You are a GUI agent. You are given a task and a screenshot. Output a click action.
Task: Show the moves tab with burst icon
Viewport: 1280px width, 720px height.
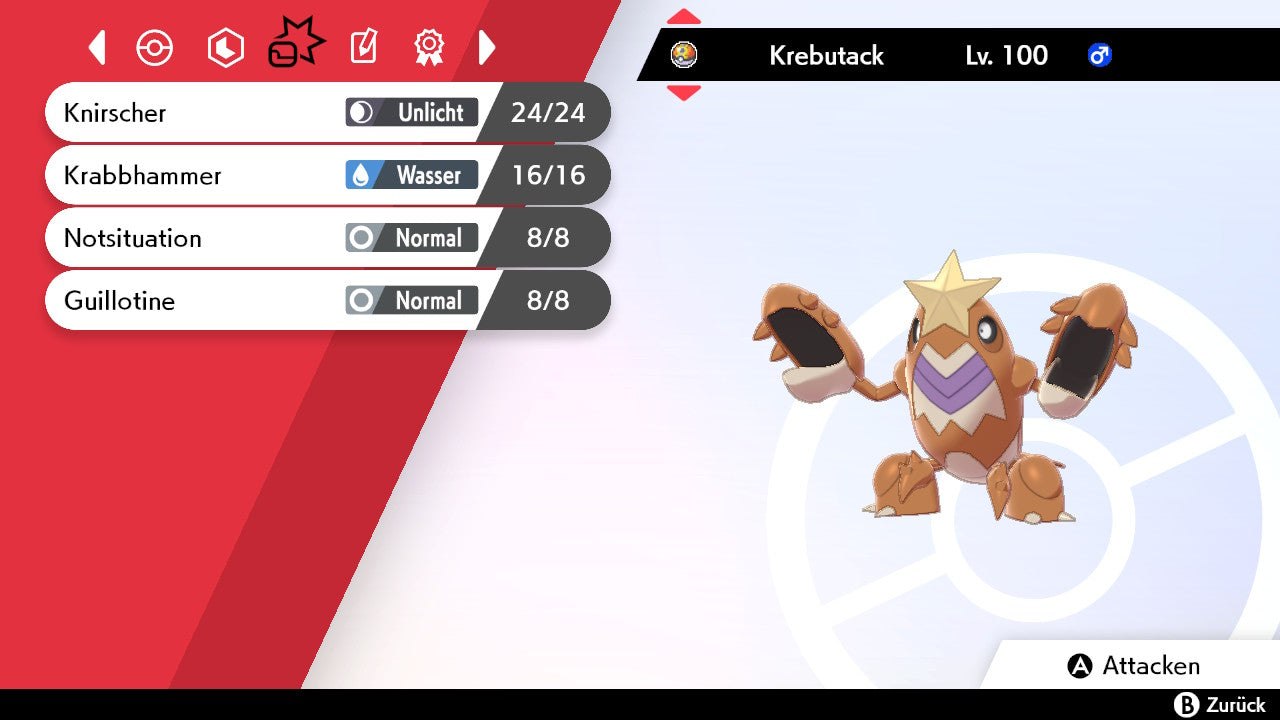295,46
